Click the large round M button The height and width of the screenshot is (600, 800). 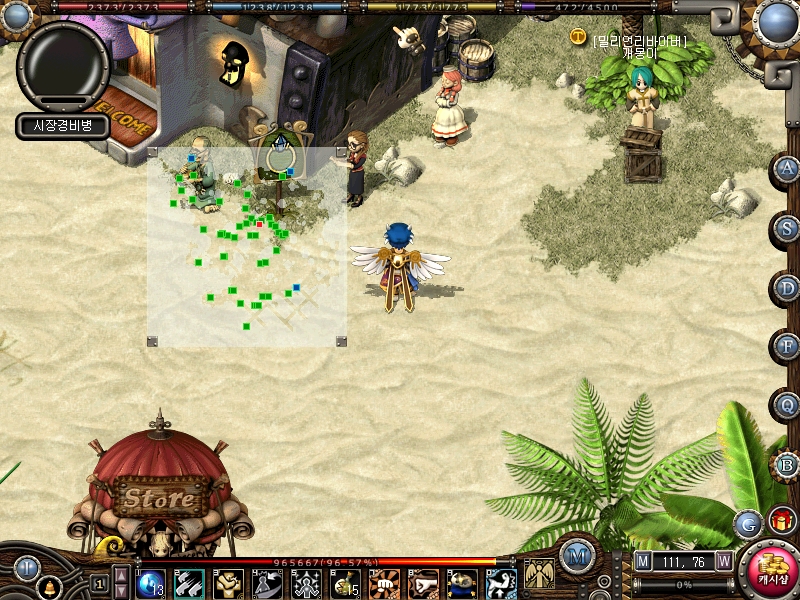point(577,555)
